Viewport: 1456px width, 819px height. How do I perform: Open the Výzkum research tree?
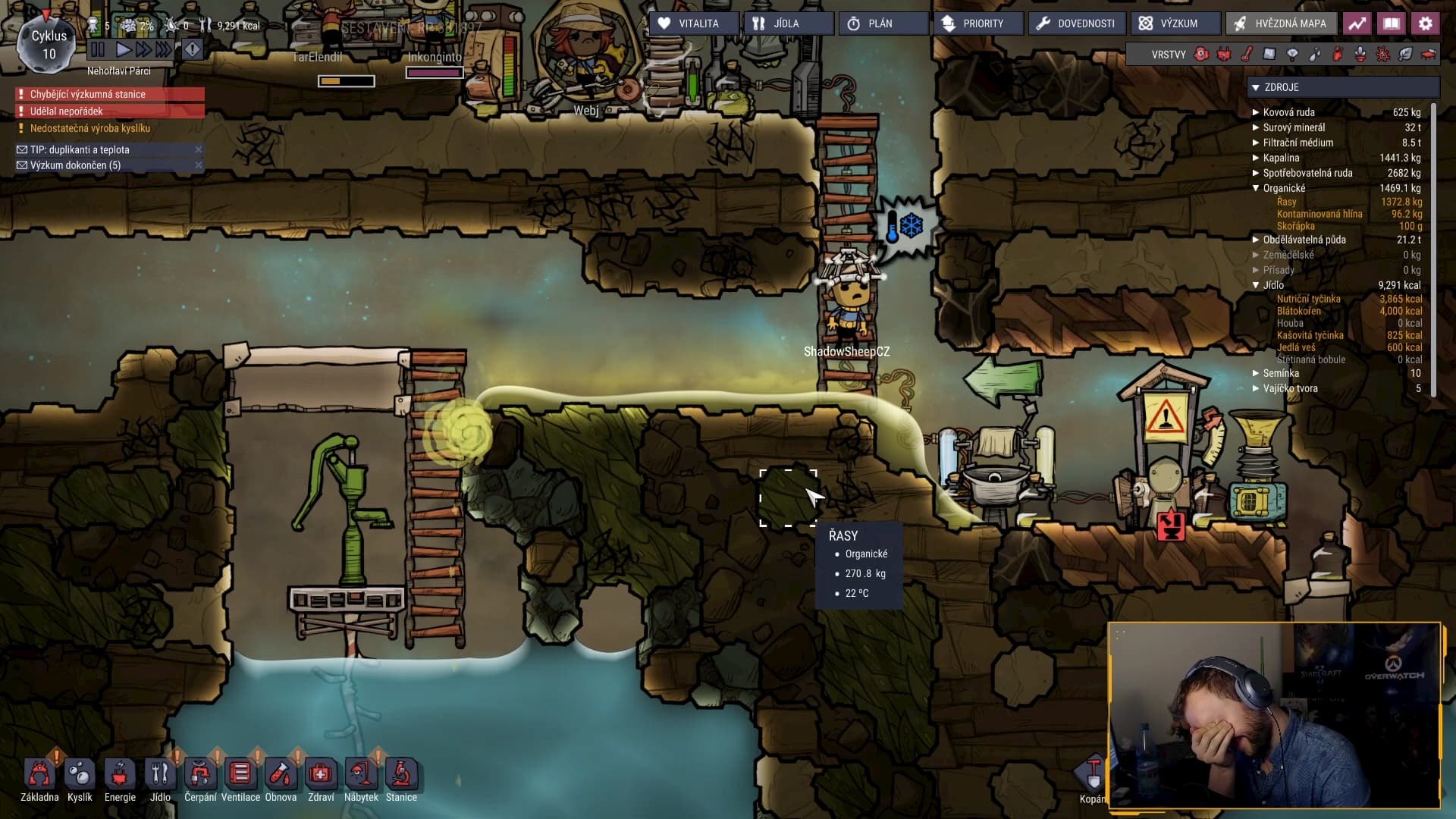pos(1175,24)
